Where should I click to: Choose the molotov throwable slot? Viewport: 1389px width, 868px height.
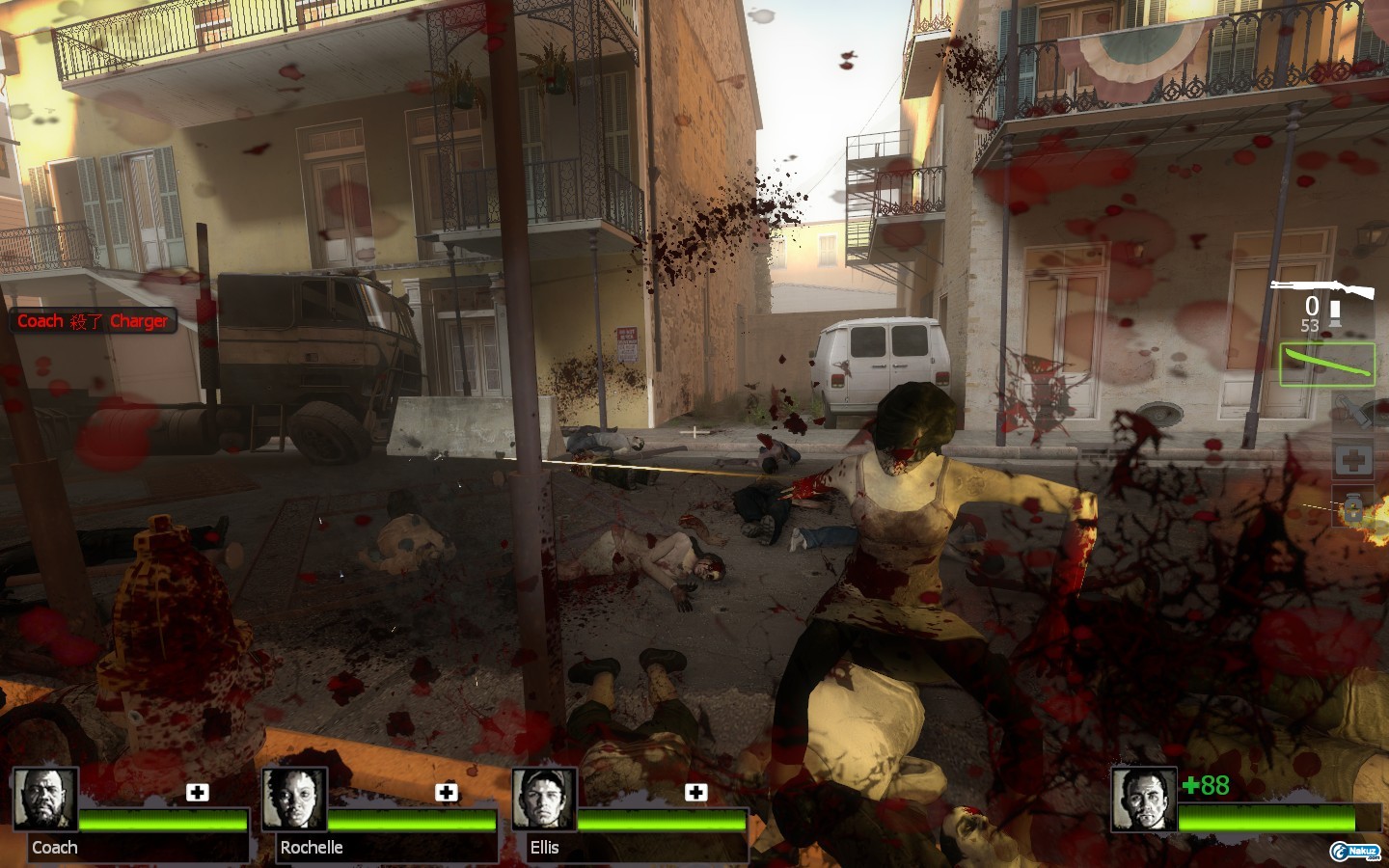coord(1353,412)
